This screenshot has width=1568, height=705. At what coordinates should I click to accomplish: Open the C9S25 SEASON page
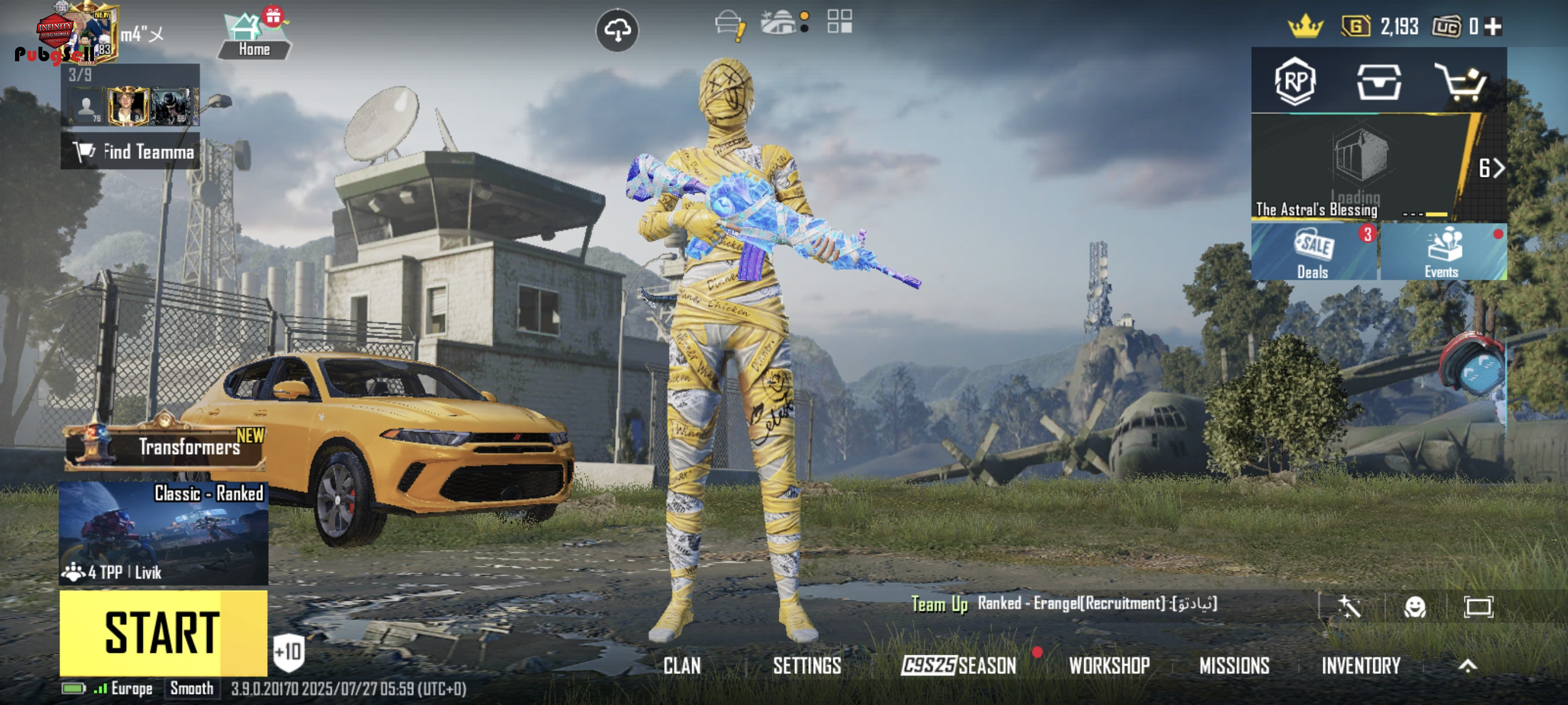pos(959,666)
